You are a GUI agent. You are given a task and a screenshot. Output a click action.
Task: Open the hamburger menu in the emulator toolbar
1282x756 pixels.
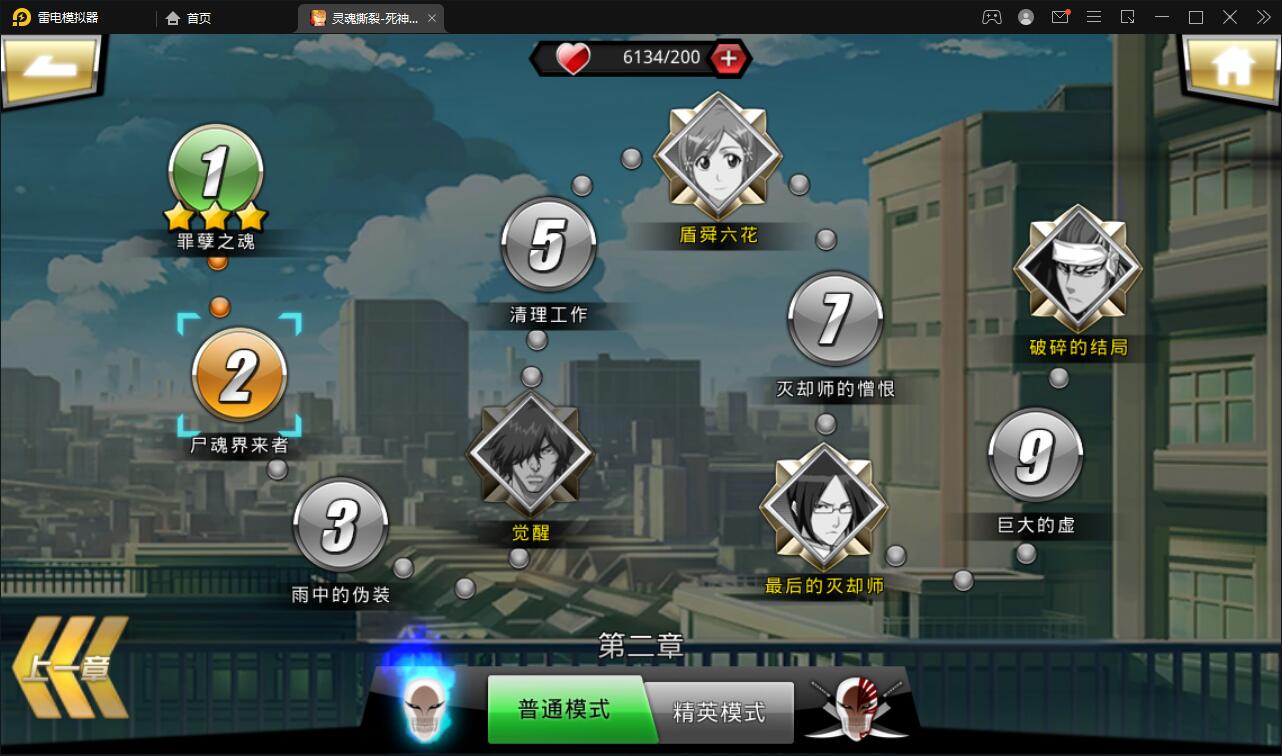tap(1093, 17)
